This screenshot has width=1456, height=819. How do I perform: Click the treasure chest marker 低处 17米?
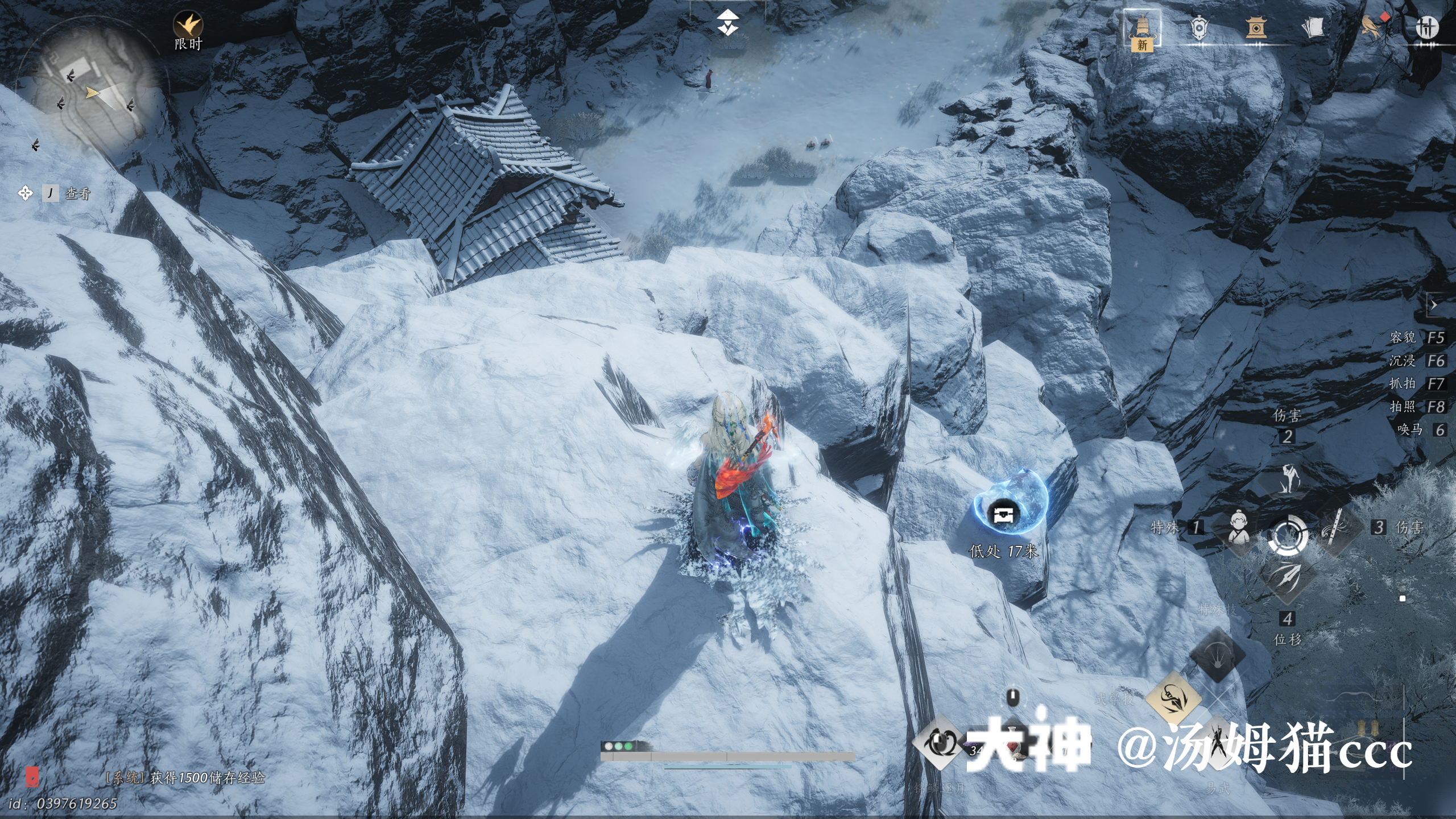(x=1003, y=515)
